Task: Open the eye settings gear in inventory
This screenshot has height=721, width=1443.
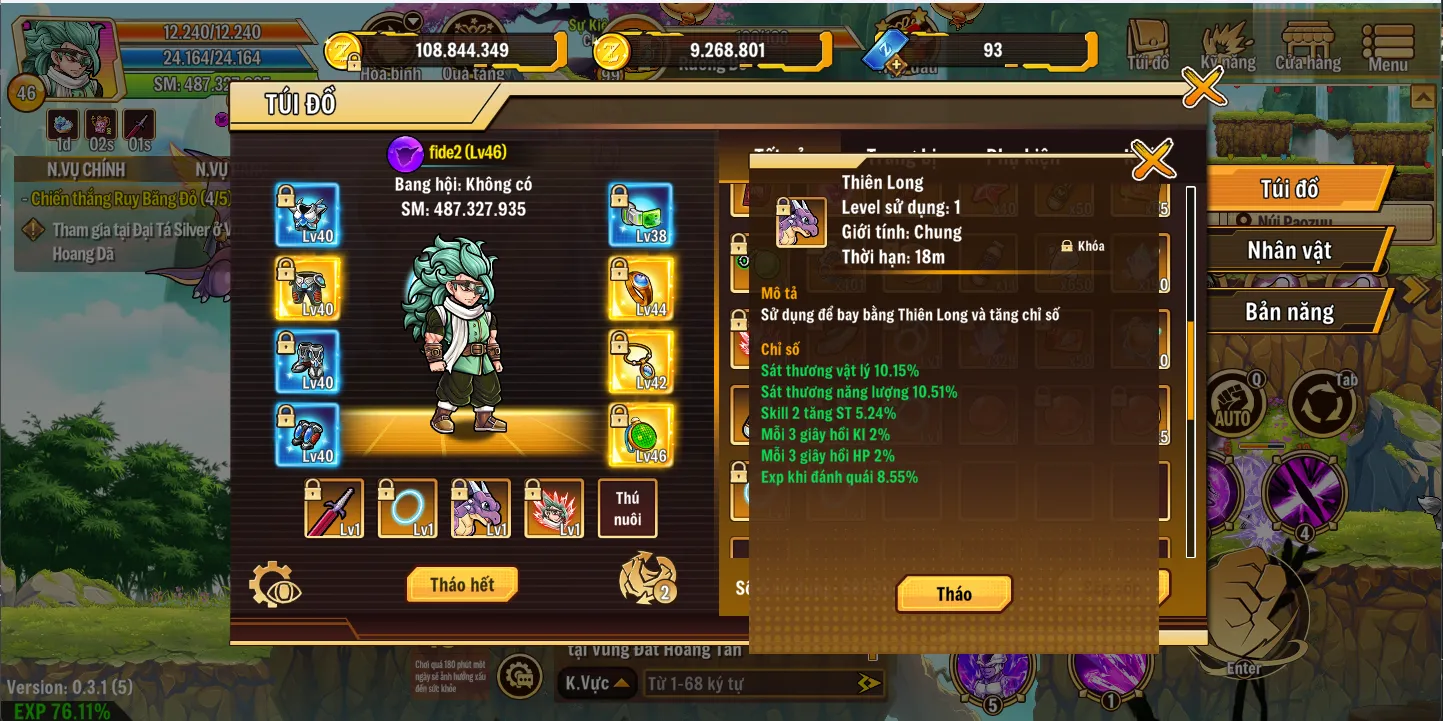Action: (277, 584)
